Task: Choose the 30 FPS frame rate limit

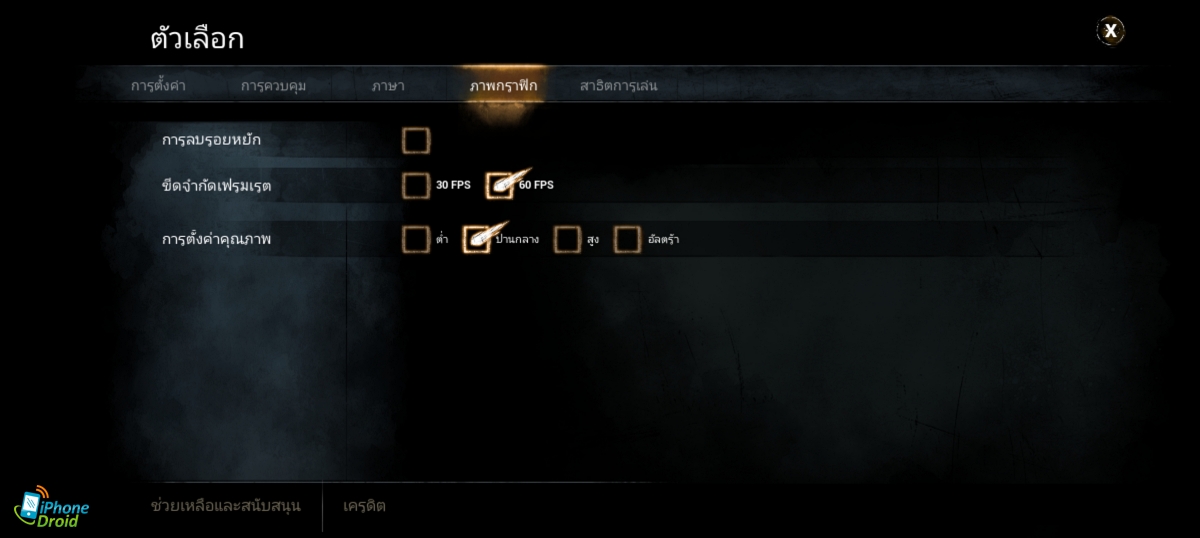Action: pyautogui.click(x=416, y=185)
